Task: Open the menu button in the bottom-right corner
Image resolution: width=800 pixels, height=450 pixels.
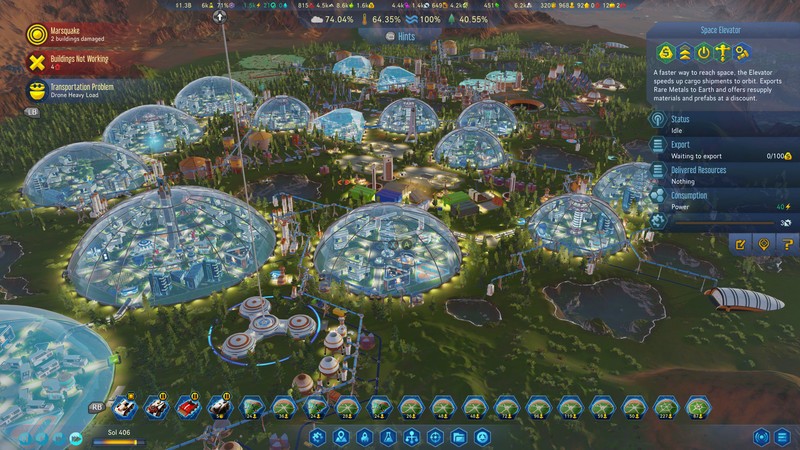Action: coord(784,436)
